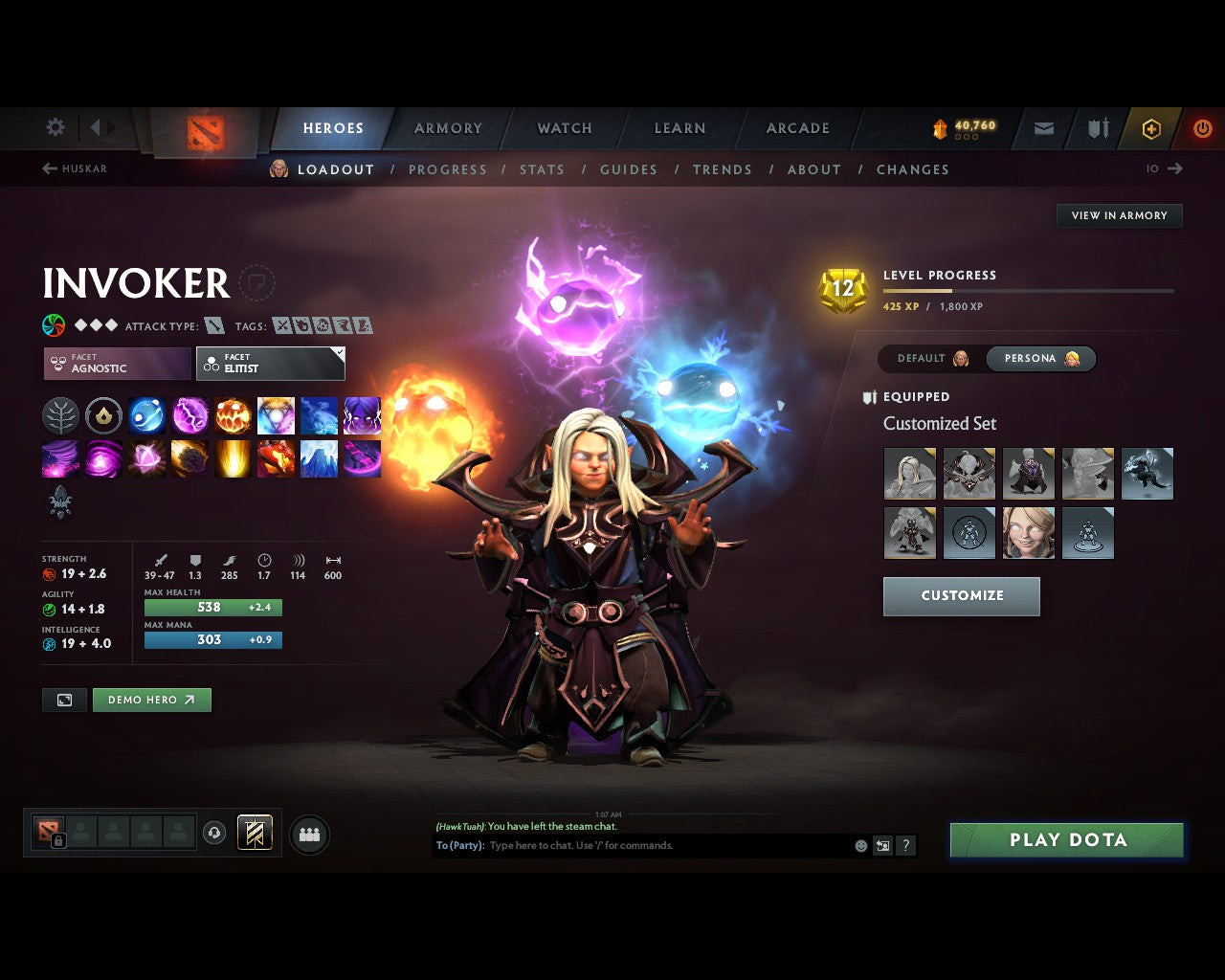The image size is (1225, 980).
Task: Switch to the Default hero style
Action: pyautogui.click(x=932, y=359)
